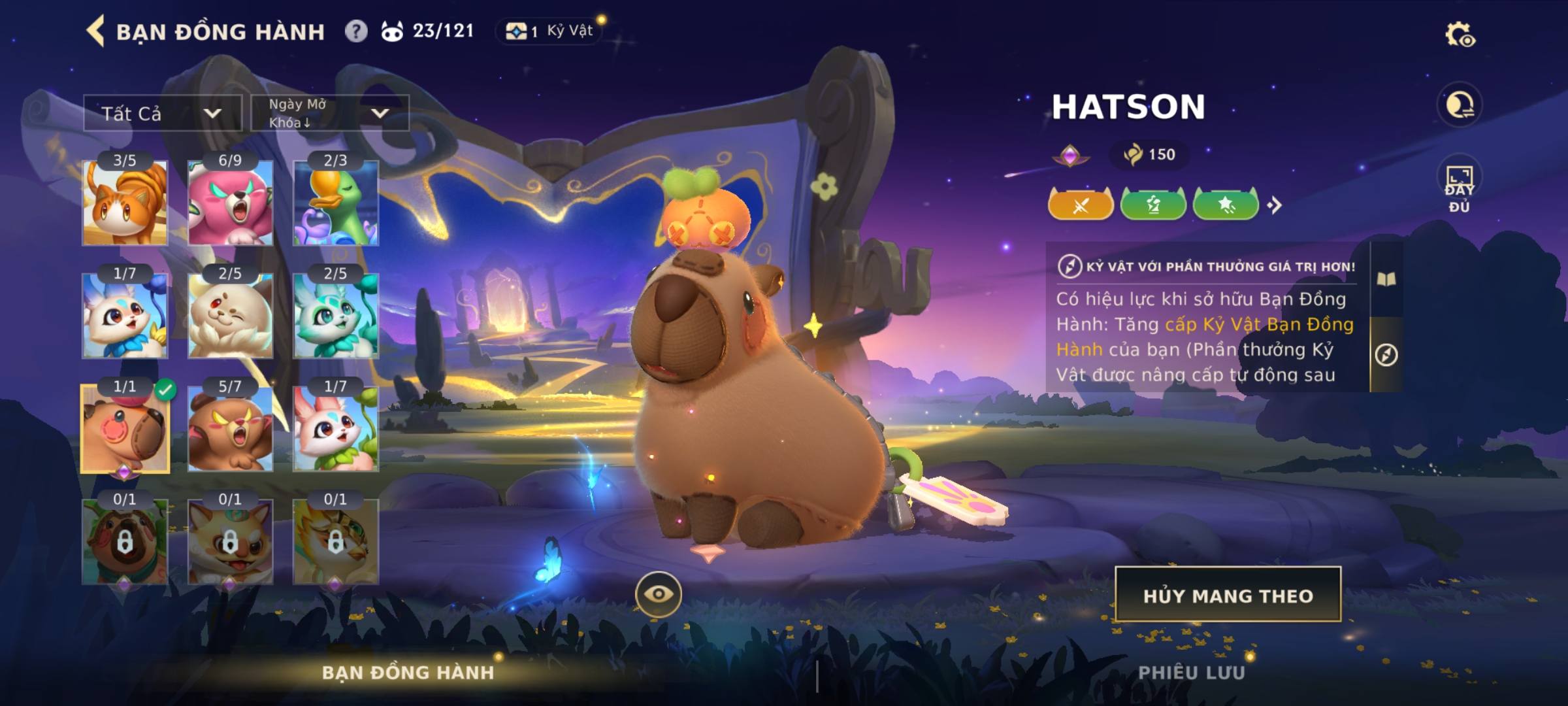Screen dimensions: 1568x706
Task: Open the Kỷ Vật relic counter
Action: (551, 31)
